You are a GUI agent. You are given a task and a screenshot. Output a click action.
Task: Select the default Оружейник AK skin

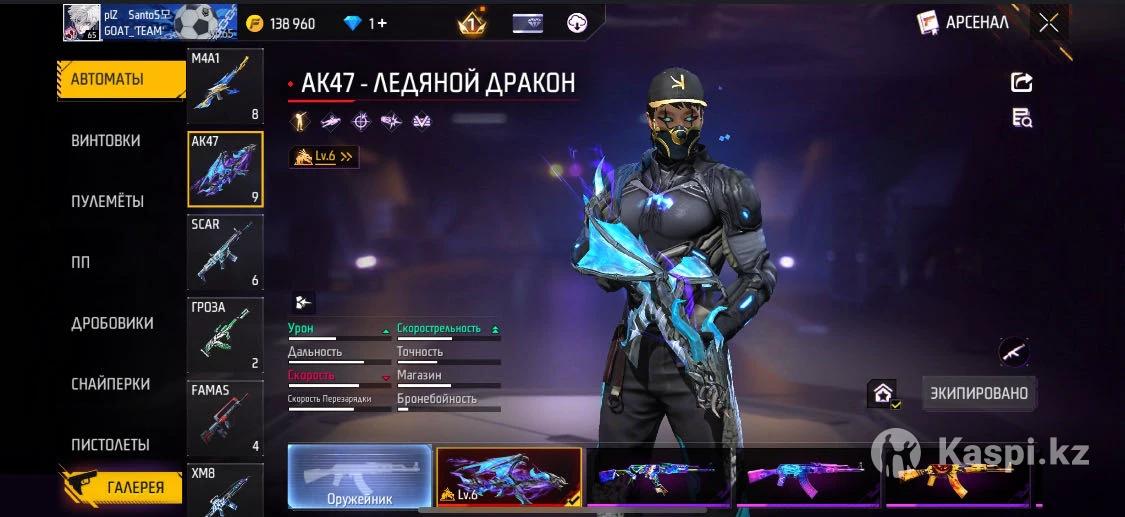click(x=359, y=477)
